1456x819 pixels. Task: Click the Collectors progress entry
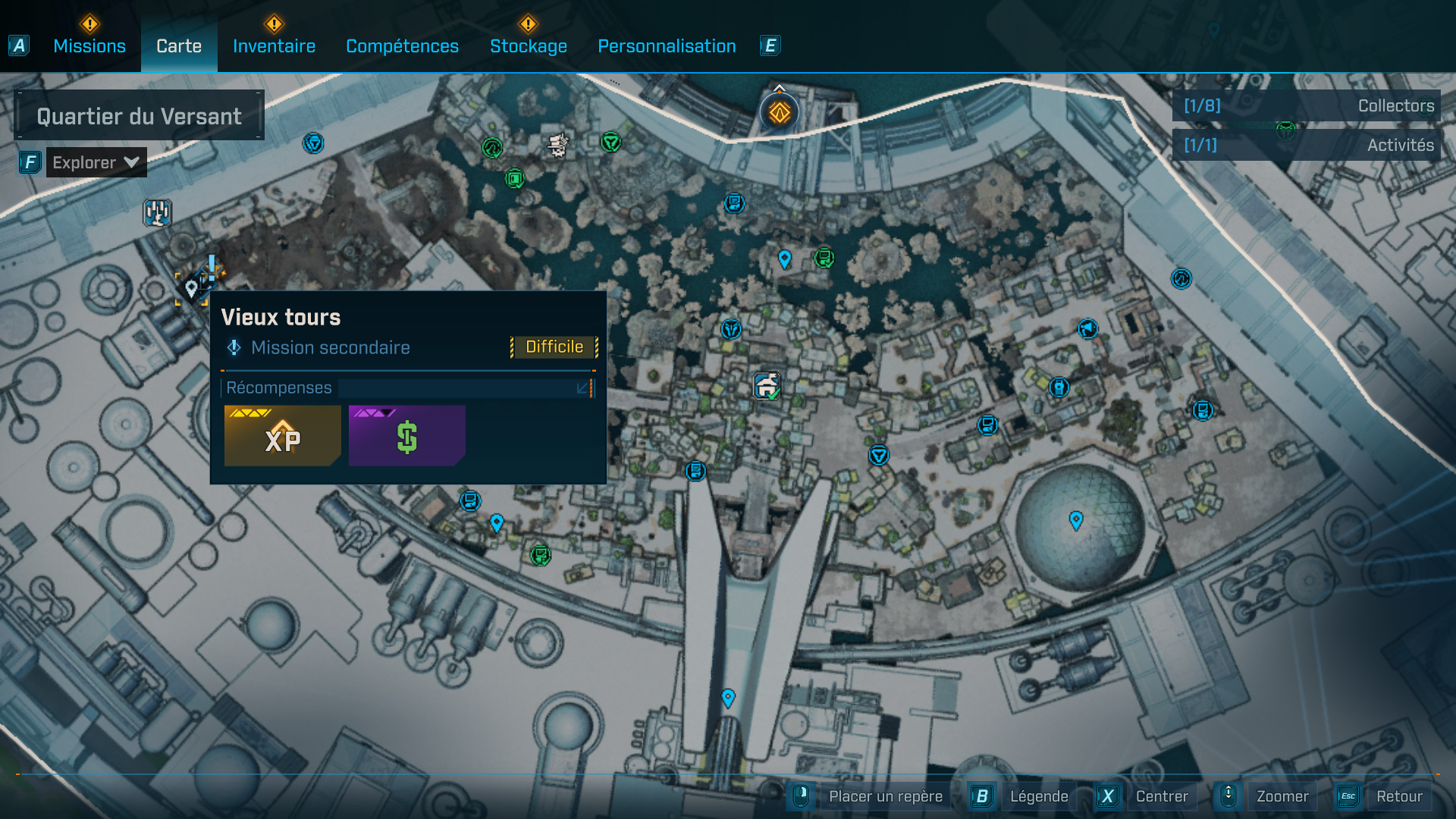point(1307,106)
